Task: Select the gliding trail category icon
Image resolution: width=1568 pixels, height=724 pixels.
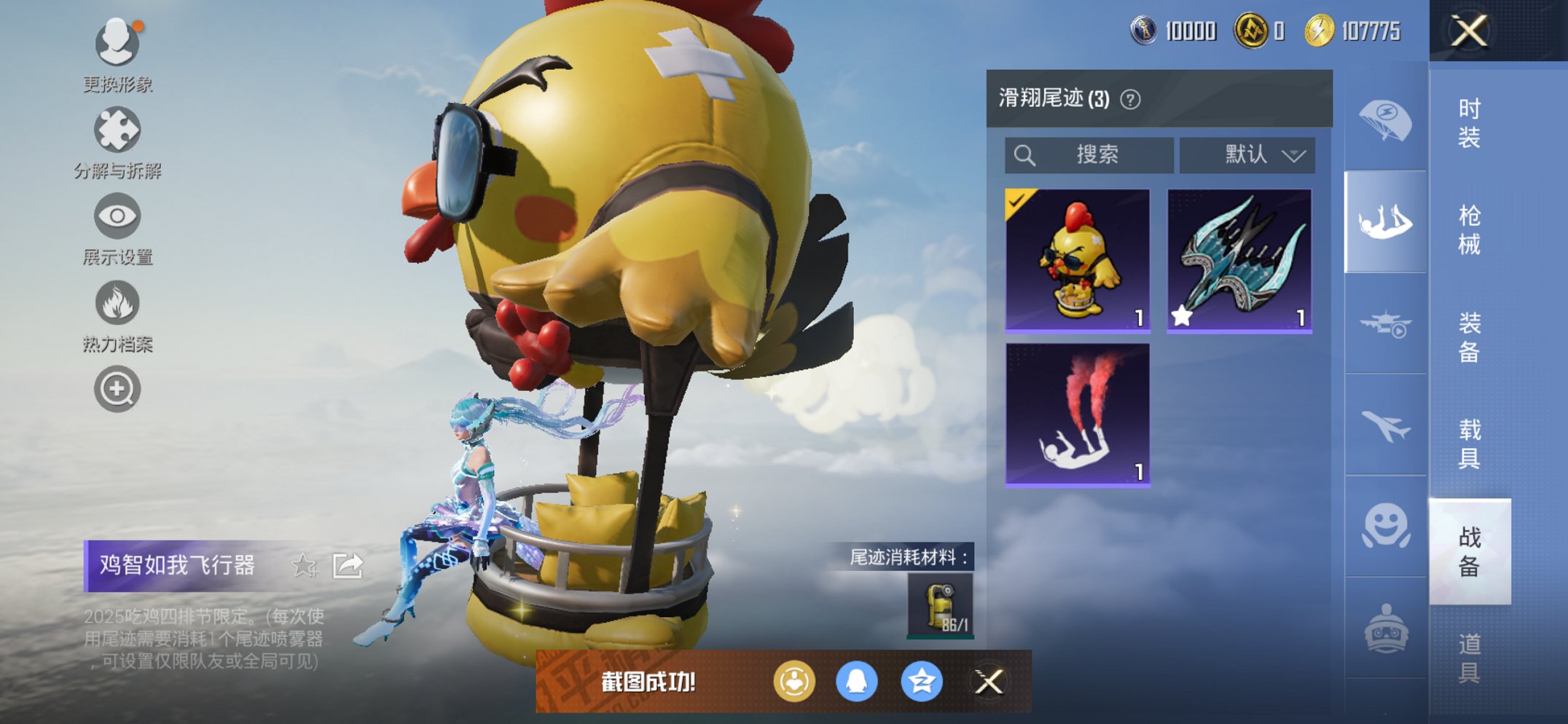Action: tap(1385, 219)
